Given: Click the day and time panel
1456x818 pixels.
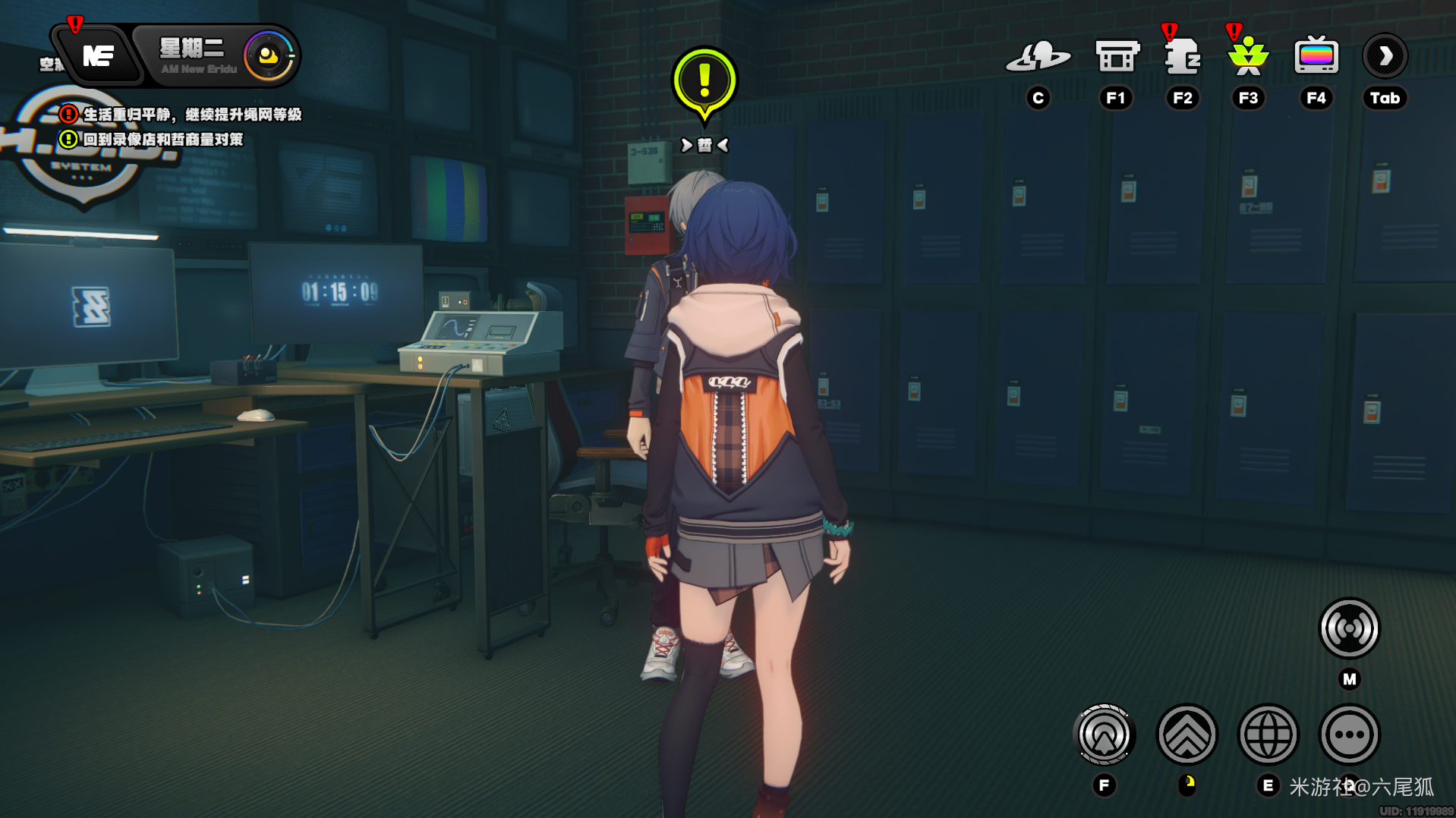Looking at the screenshot, I should click(216, 56).
